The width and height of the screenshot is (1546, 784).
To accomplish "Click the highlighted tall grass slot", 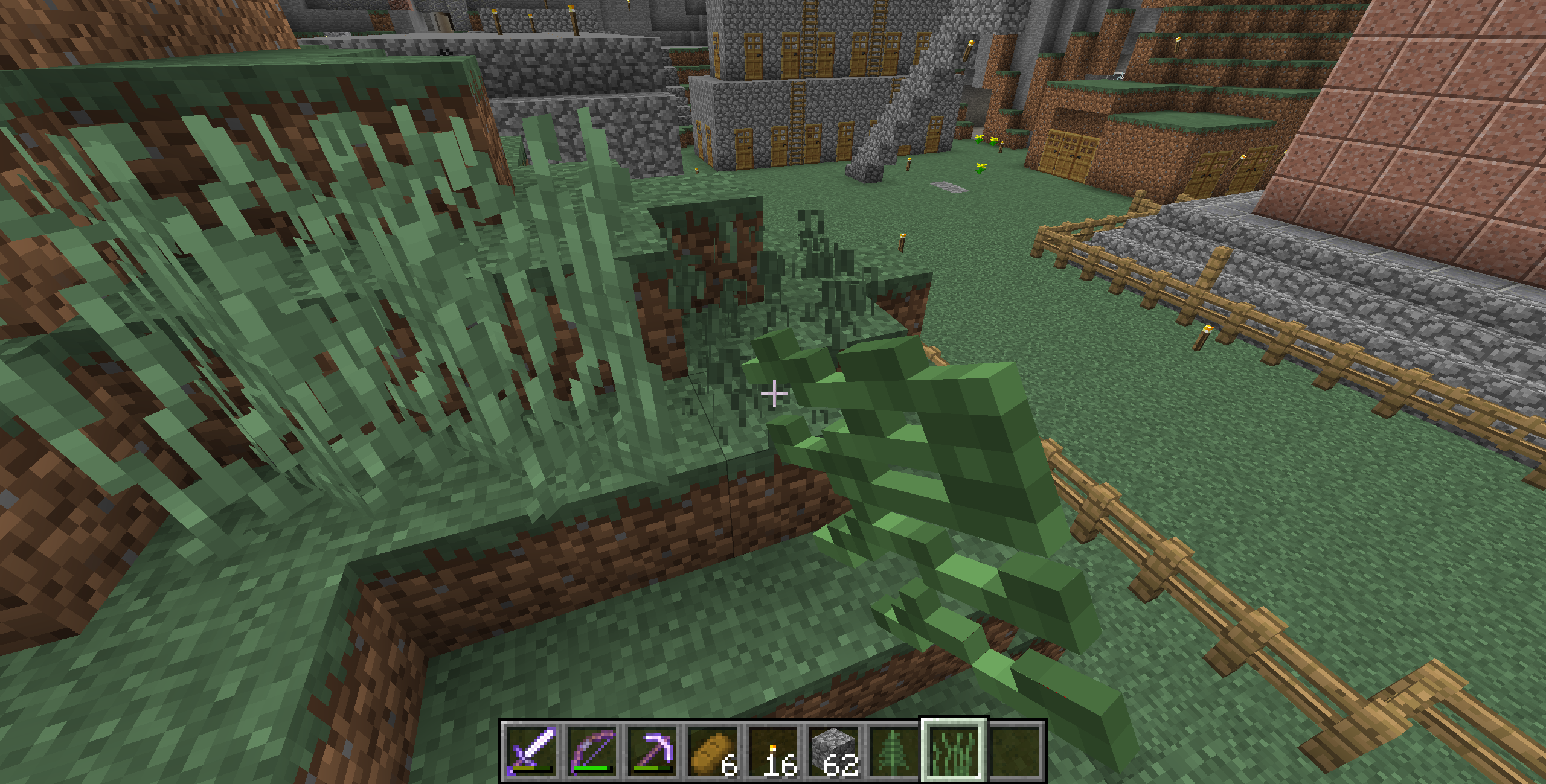I will coord(954,751).
